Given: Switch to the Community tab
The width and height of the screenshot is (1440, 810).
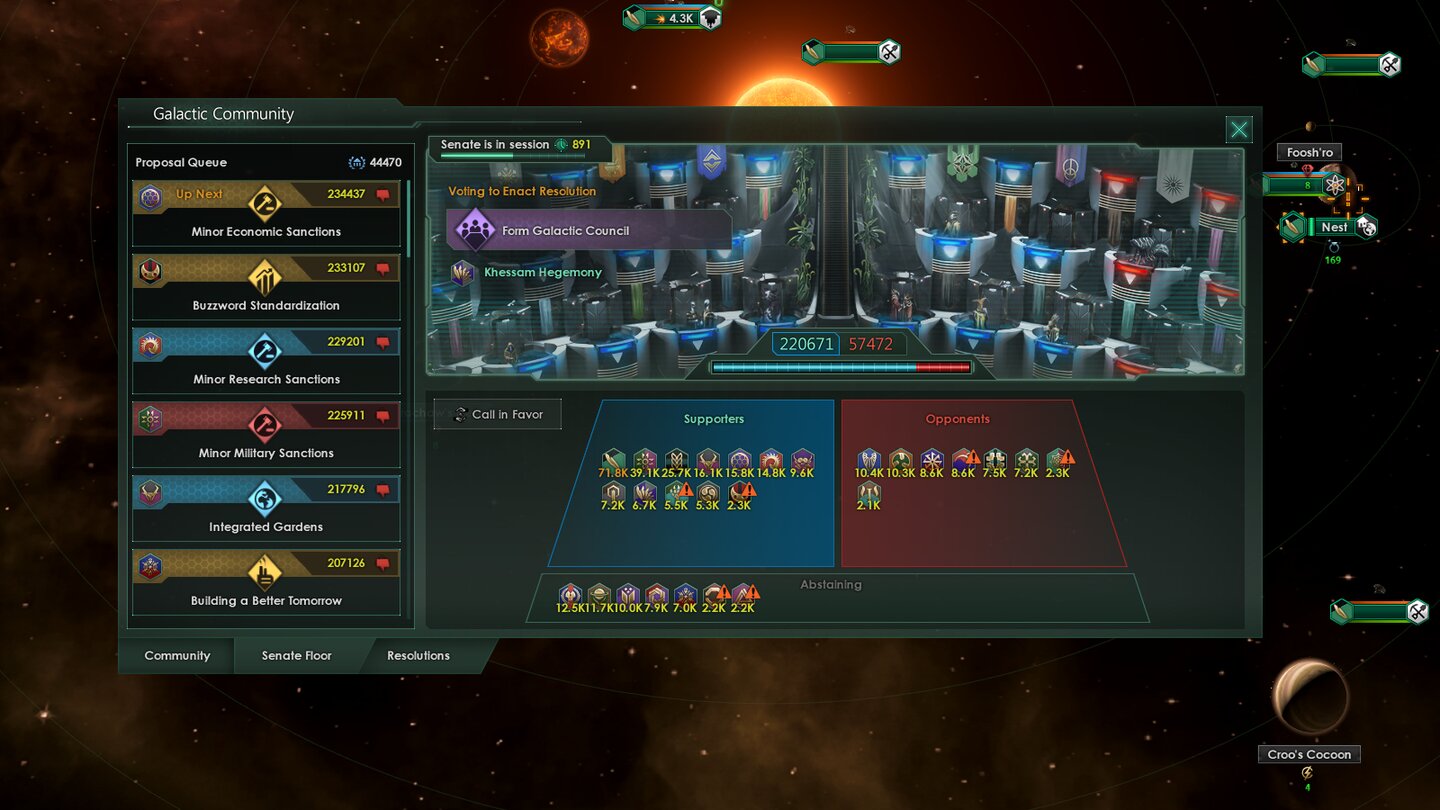Looking at the screenshot, I should [x=177, y=656].
